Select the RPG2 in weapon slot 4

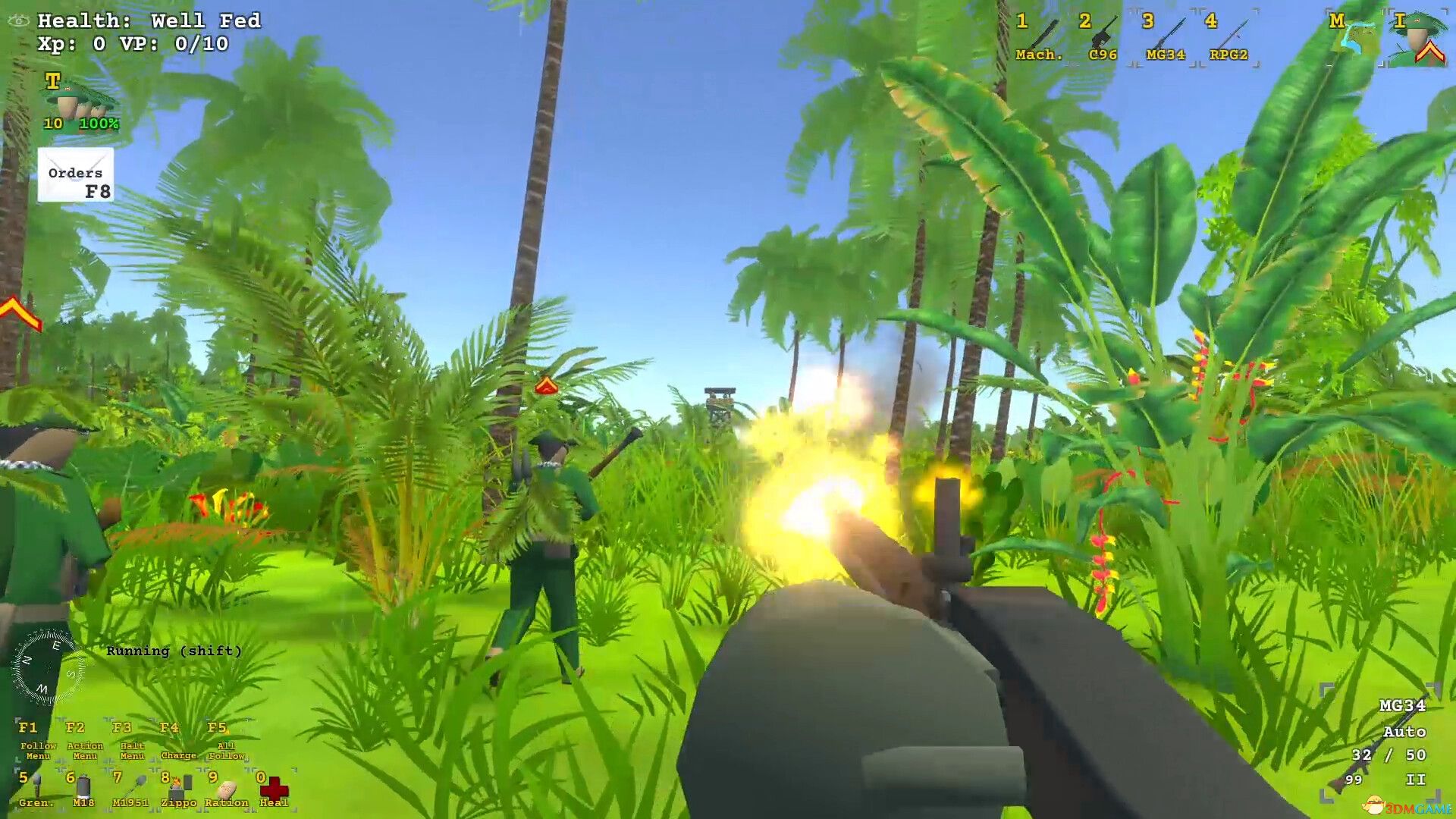pos(1227,38)
